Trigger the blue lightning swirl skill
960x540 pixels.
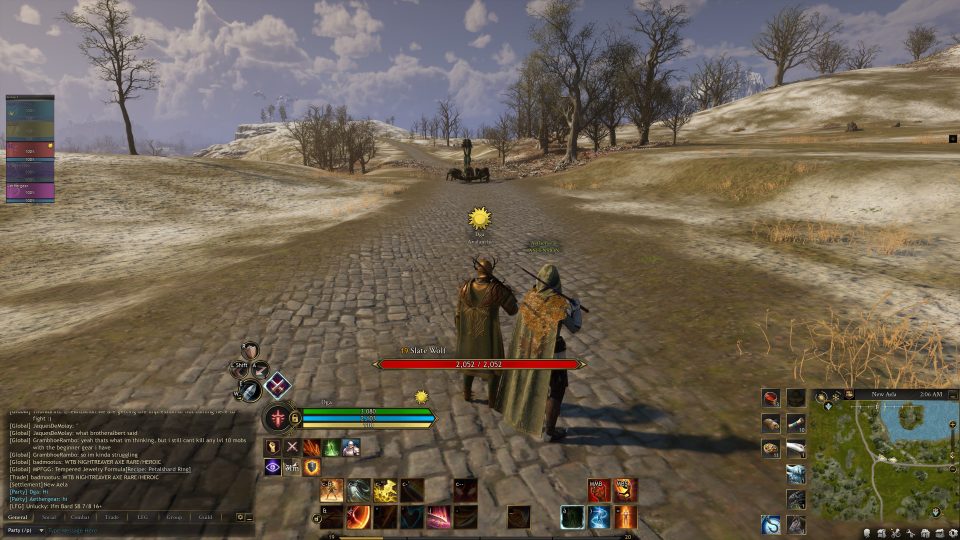(598, 517)
